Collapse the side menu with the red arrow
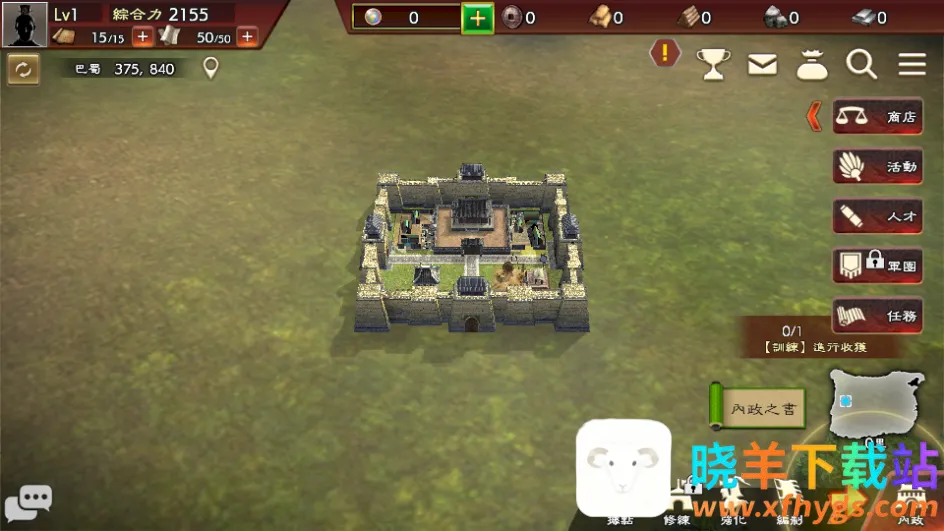The image size is (944, 531). tap(814, 116)
